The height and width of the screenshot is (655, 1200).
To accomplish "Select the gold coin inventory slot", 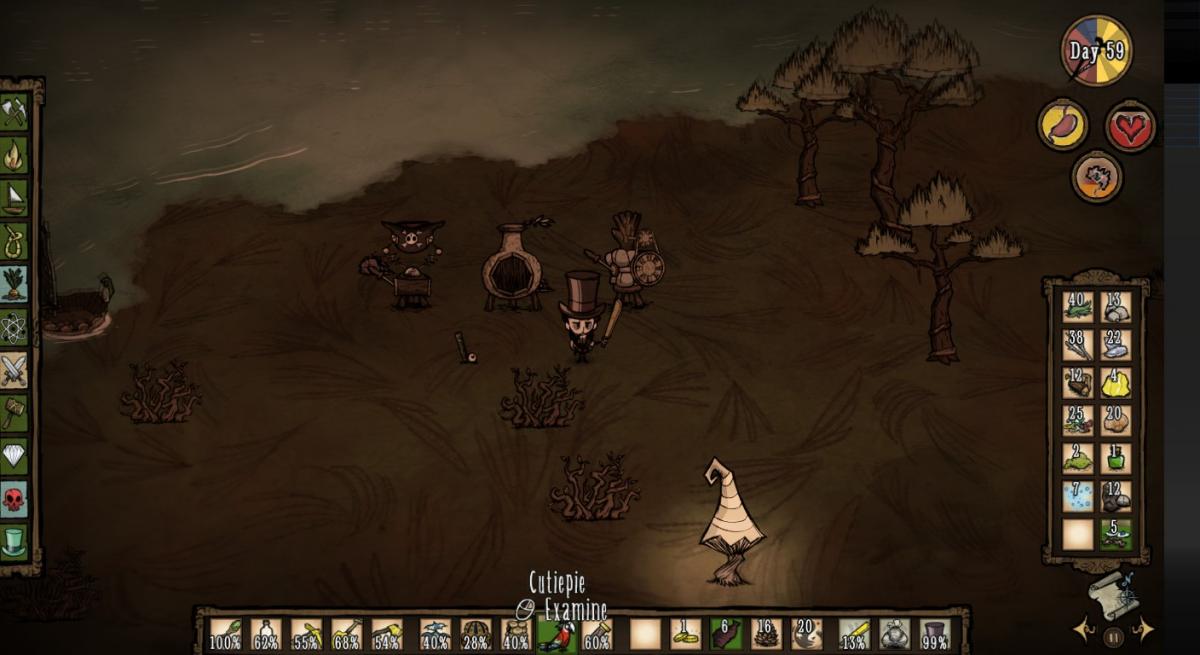I will pos(685,634).
